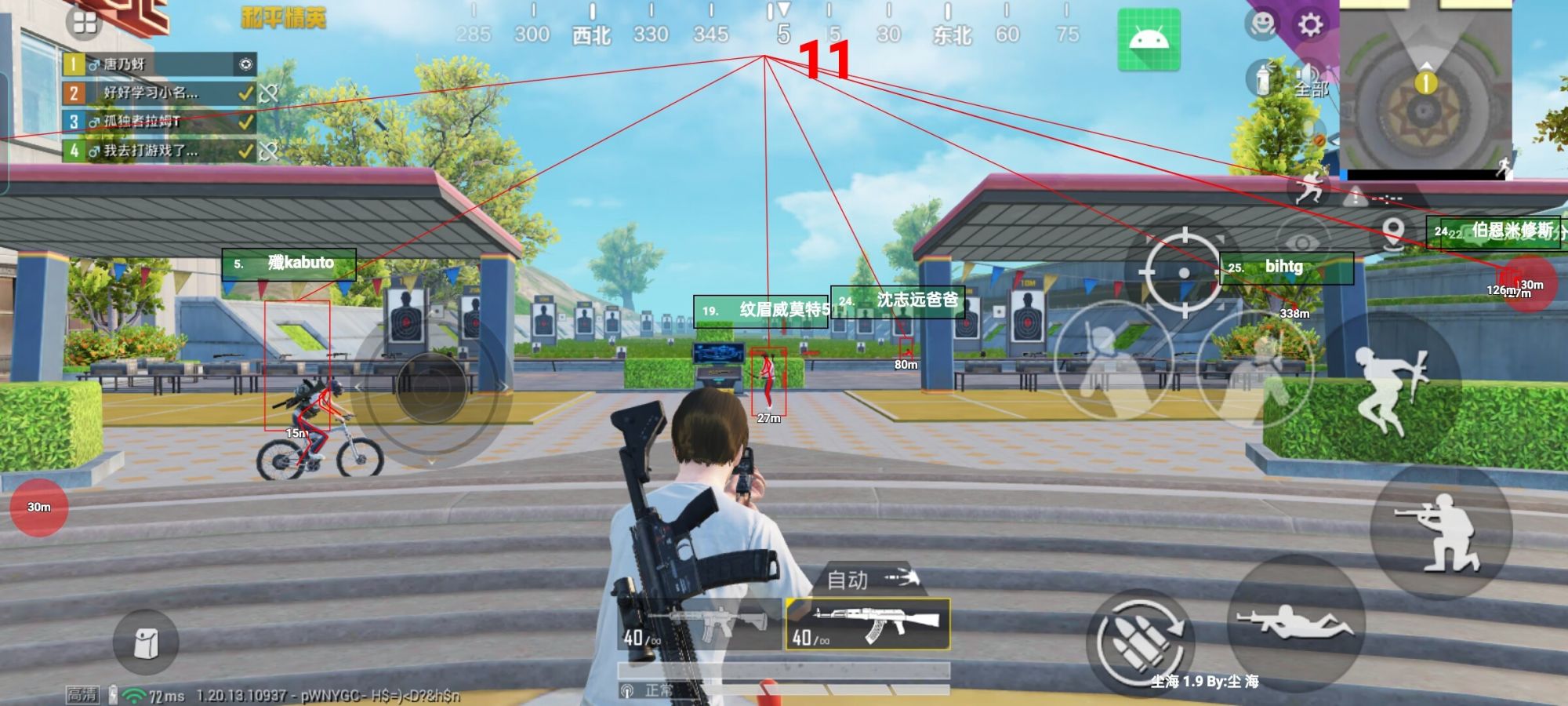This screenshot has height=706, width=1568.
Task: Open the four-square grid menu
Action: point(85,24)
